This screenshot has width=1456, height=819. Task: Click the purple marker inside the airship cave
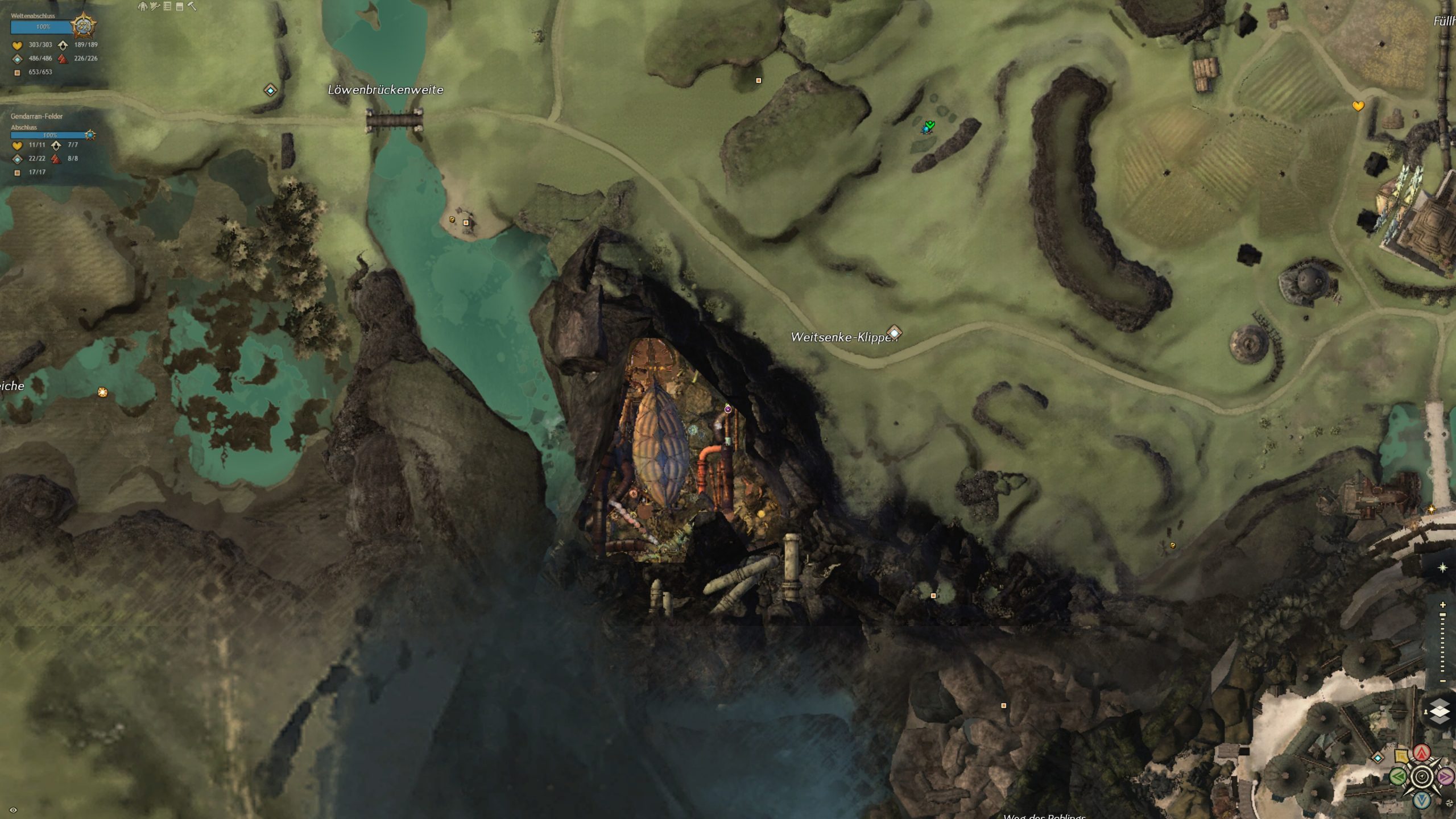pos(727,409)
